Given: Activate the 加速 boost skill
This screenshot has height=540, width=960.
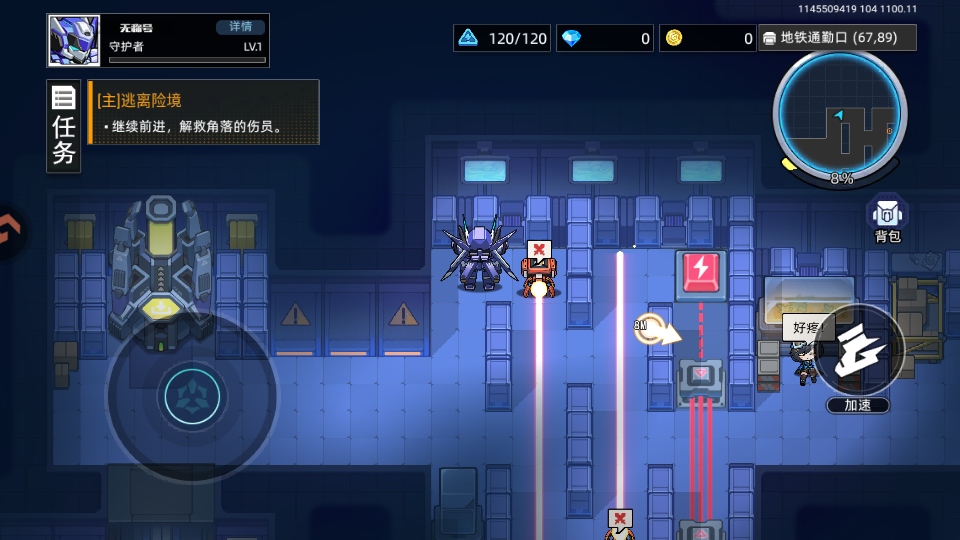Looking at the screenshot, I should pos(858,350).
